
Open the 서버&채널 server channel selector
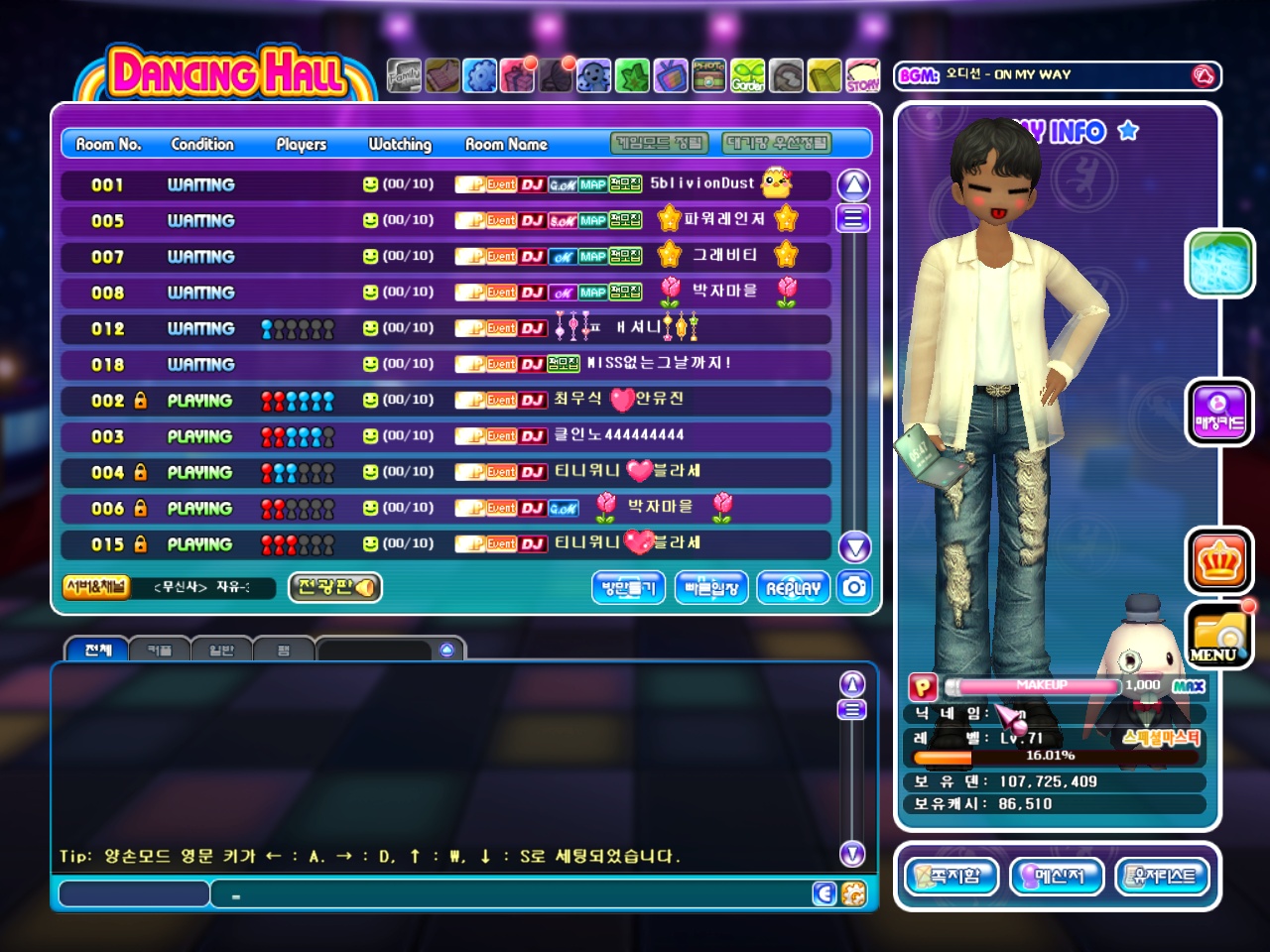tap(96, 587)
